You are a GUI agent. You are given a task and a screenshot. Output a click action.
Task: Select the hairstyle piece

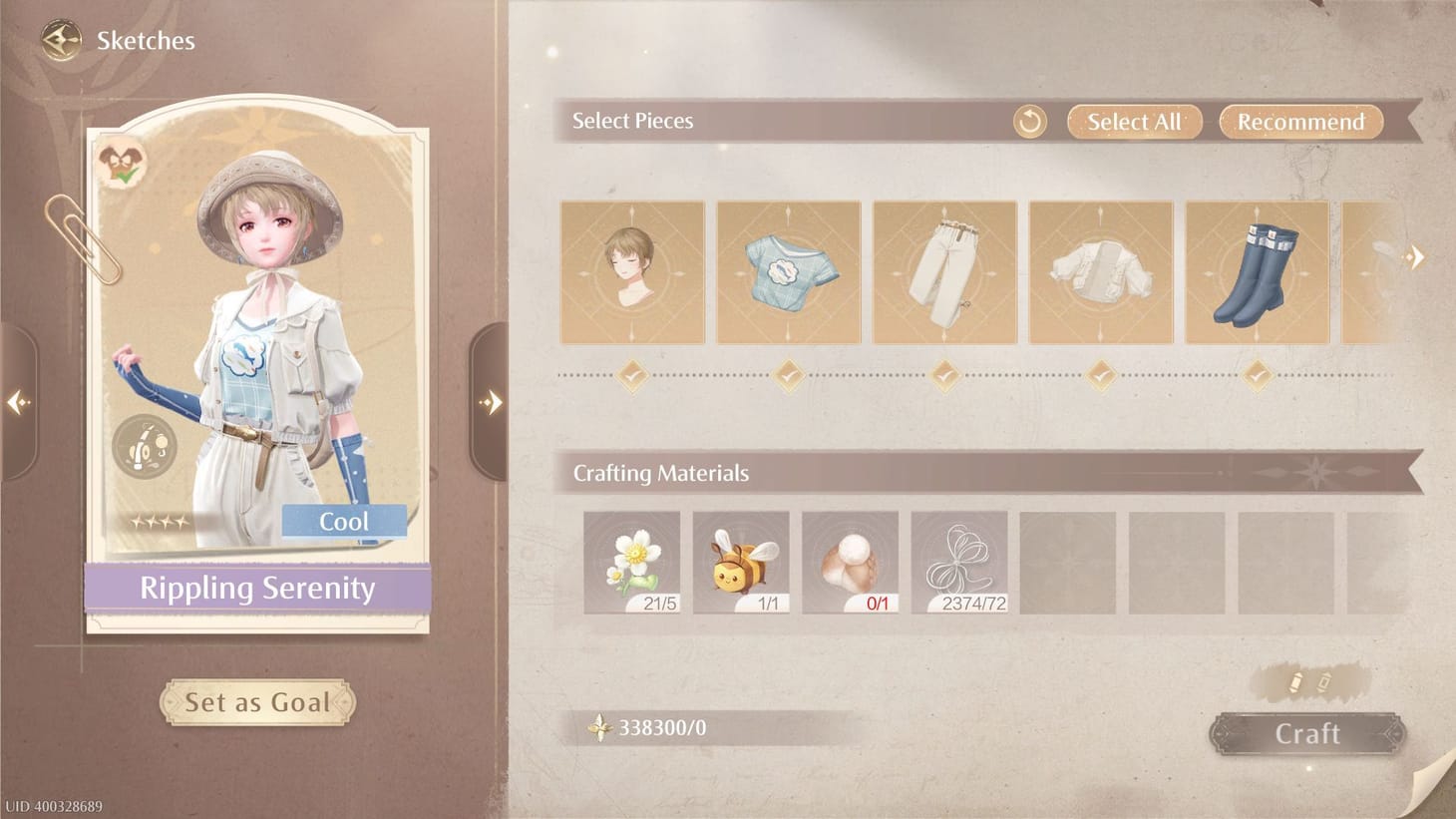[632, 272]
